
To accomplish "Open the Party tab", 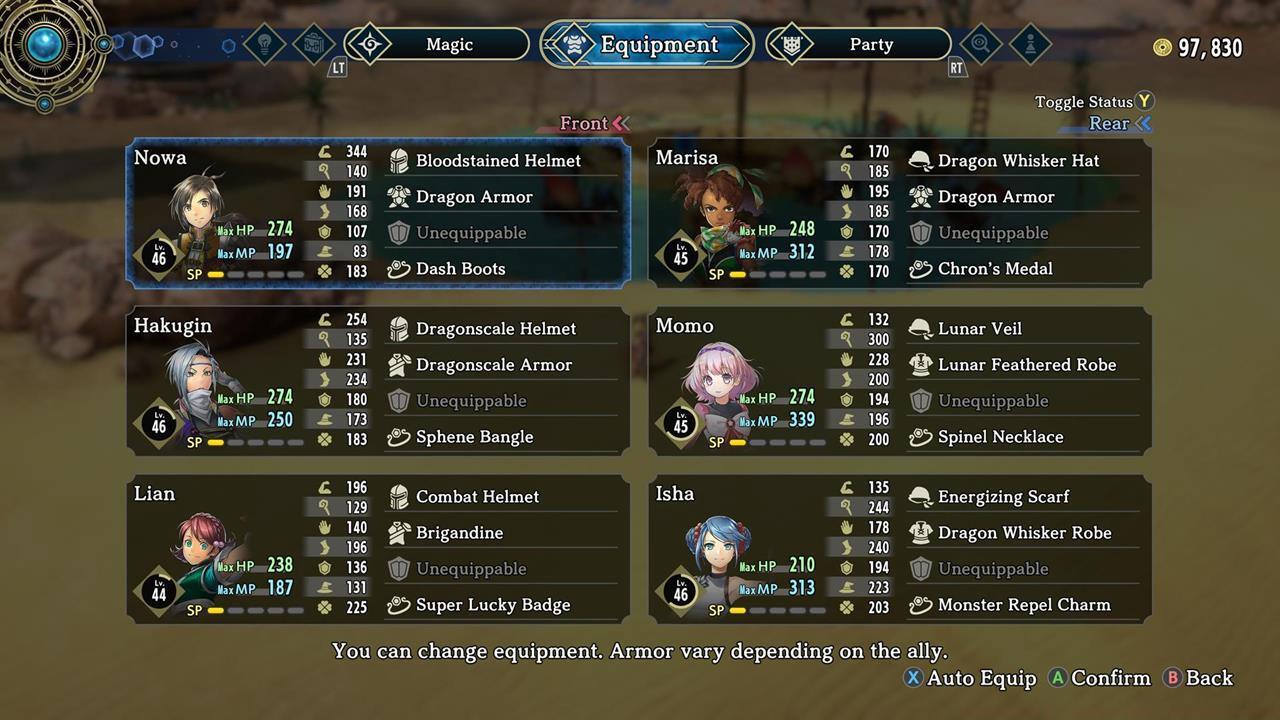I will (871, 44).
